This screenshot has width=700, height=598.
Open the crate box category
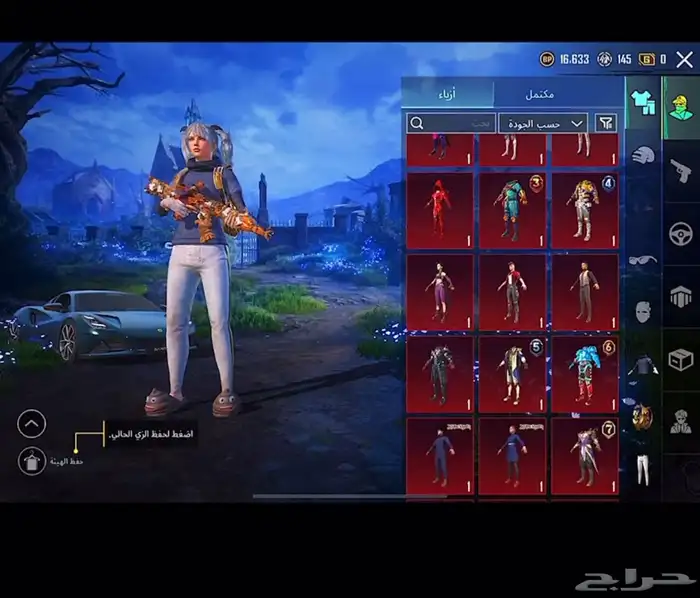tap(681, 359)
